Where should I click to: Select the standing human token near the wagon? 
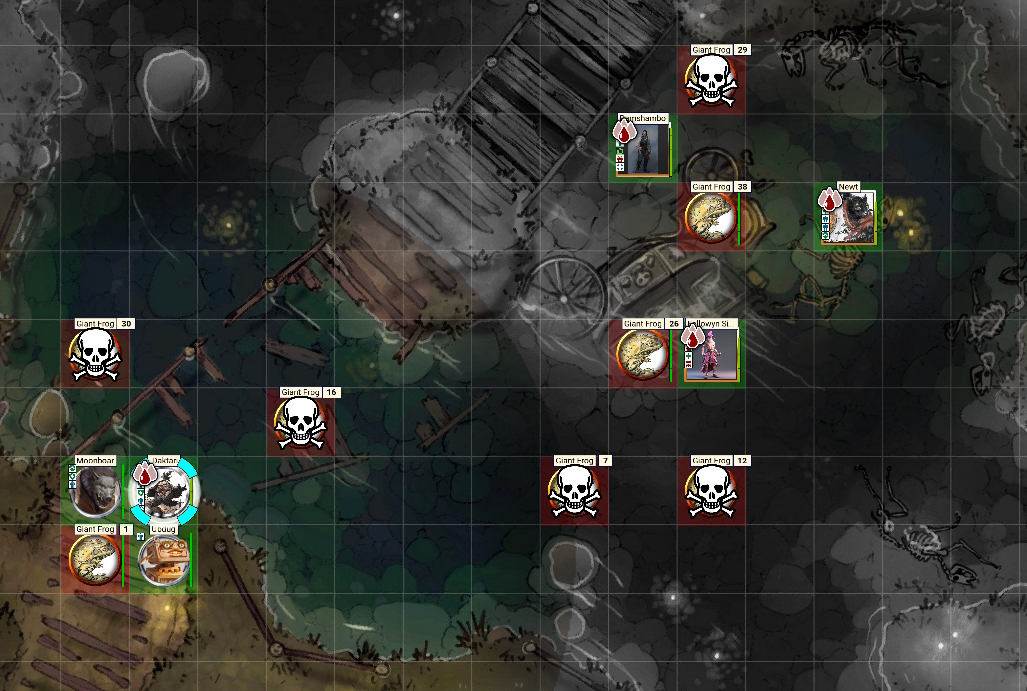point(642,149)
